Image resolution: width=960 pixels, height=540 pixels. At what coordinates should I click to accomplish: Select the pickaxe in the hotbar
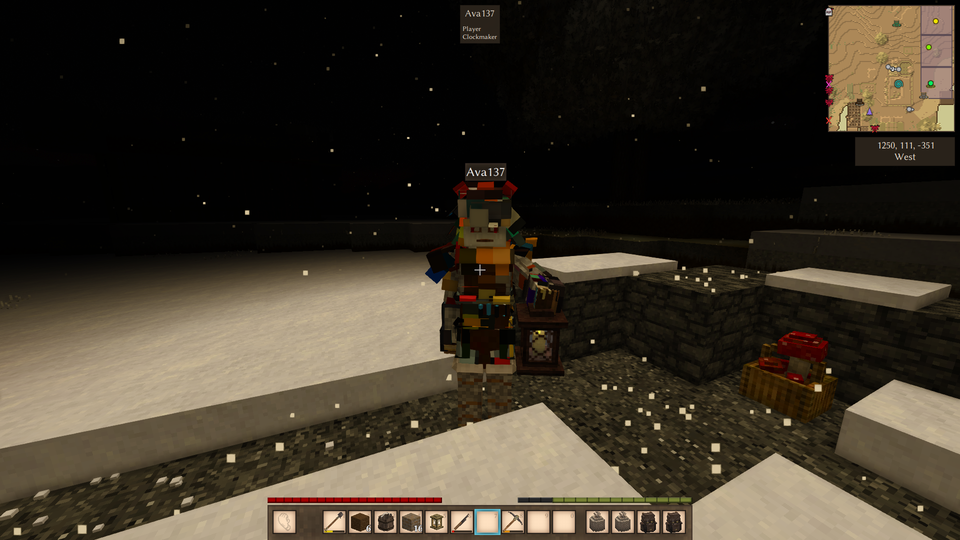513,522
